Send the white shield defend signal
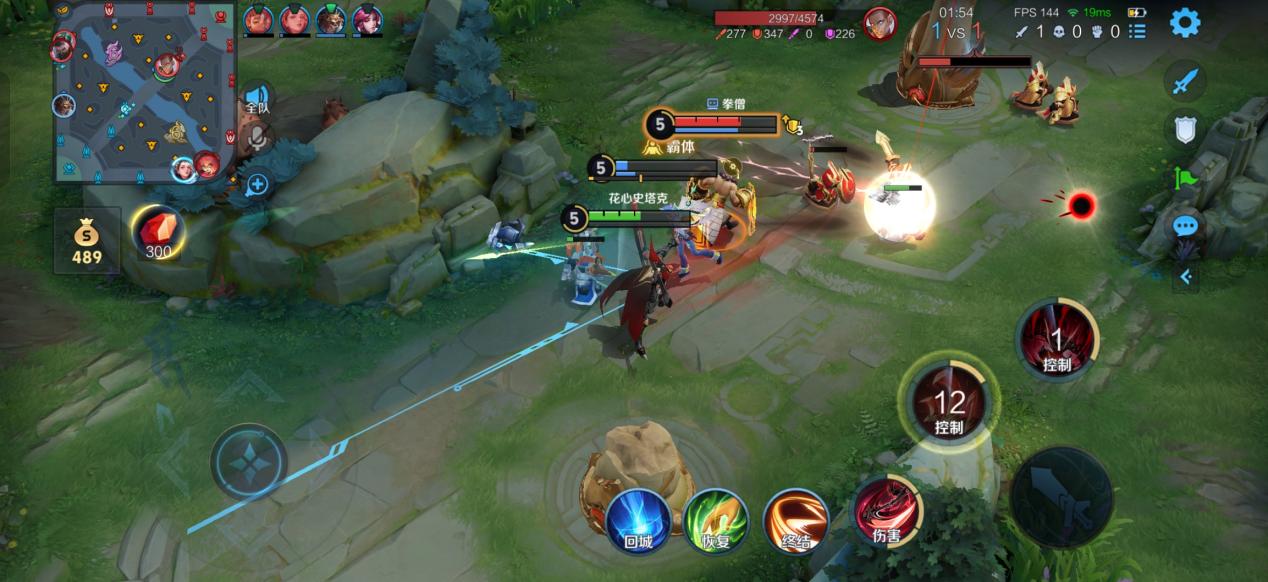The width and height of the screenshot is (1268, 582). pos(1185,128)
